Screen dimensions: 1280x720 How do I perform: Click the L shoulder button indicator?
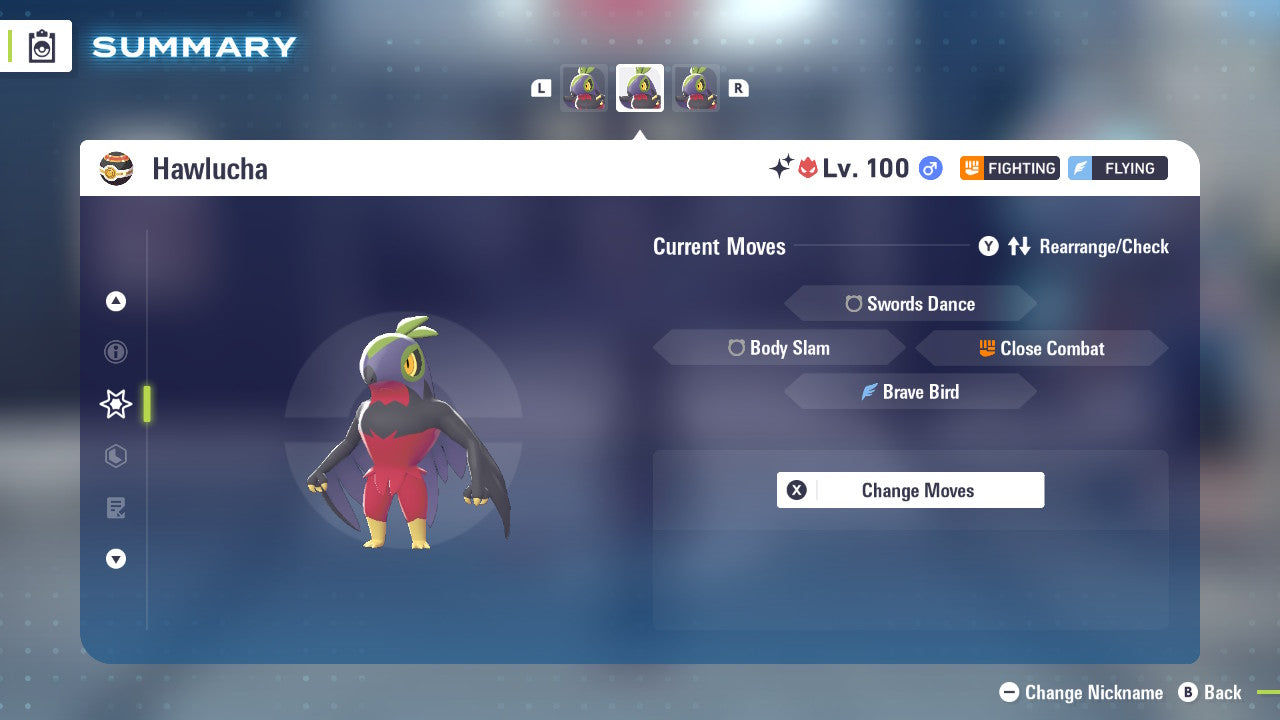coord(541,87)
